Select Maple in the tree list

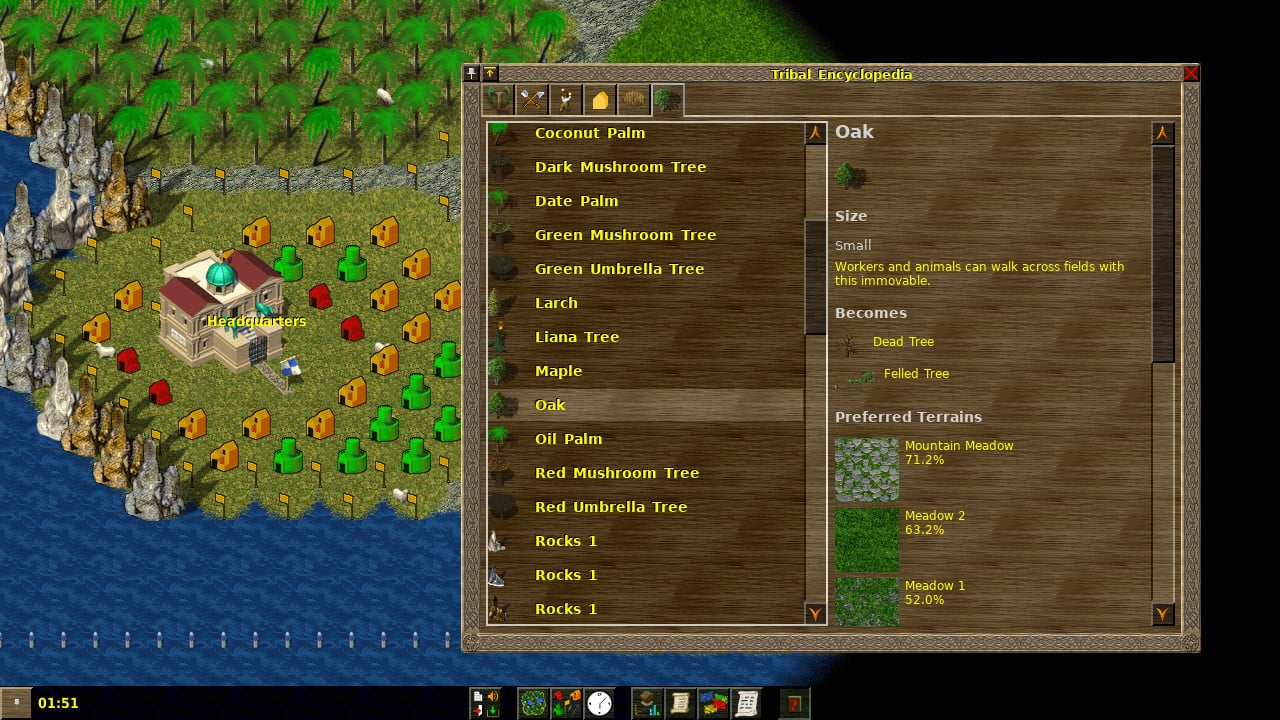click(x=557, y=371)
